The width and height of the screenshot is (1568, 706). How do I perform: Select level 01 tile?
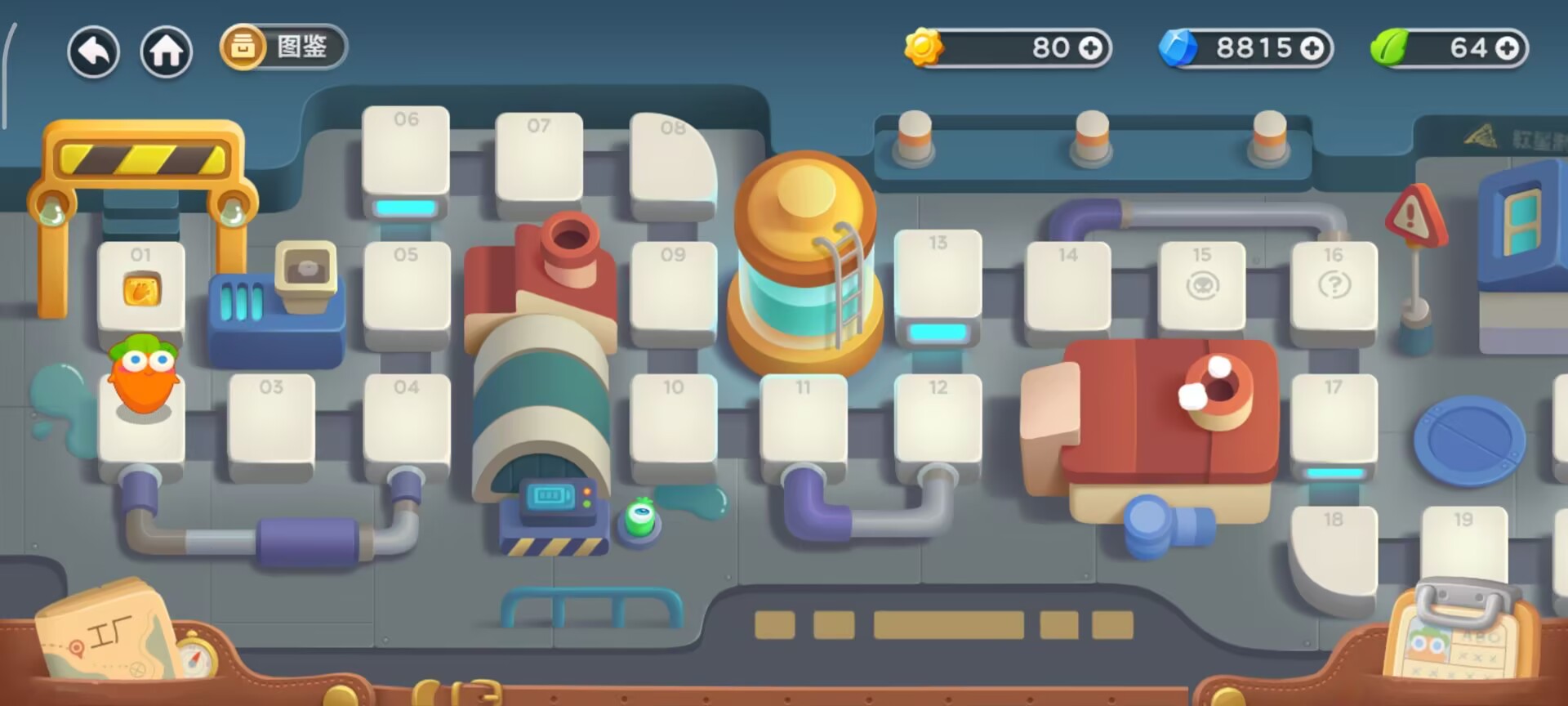(141, 286)
